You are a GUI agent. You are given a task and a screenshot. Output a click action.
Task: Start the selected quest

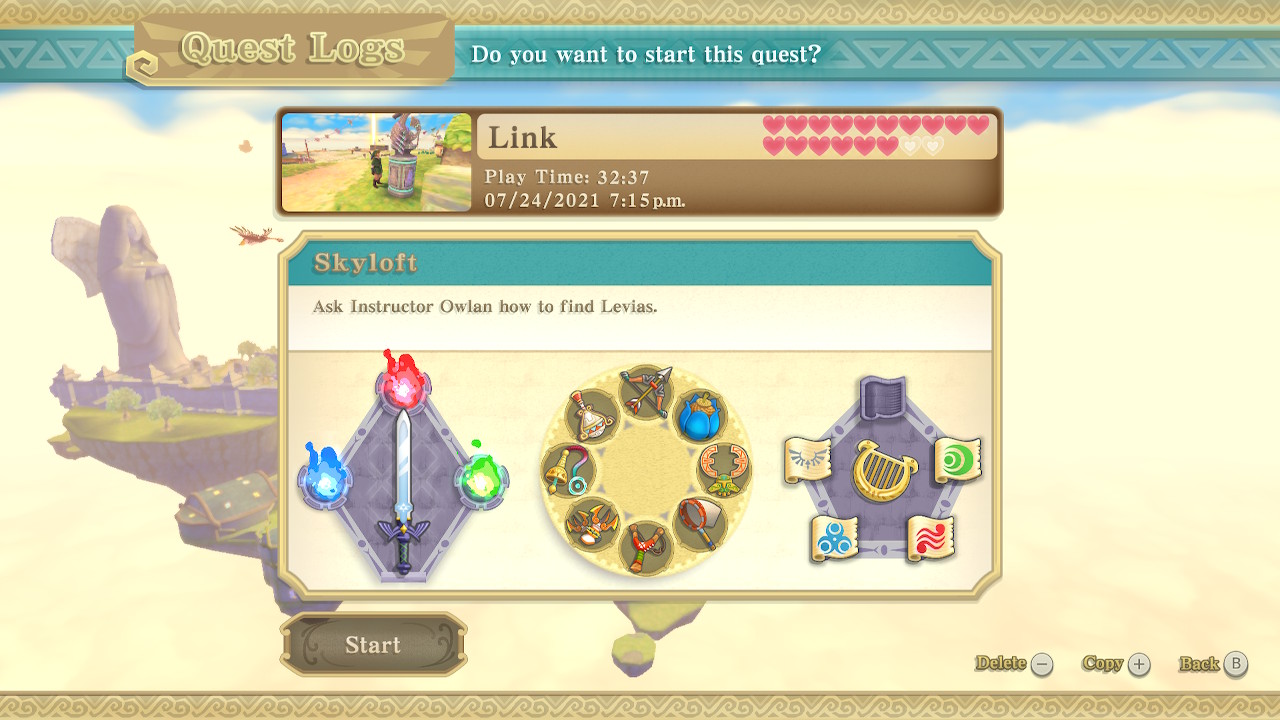(373, 645)
